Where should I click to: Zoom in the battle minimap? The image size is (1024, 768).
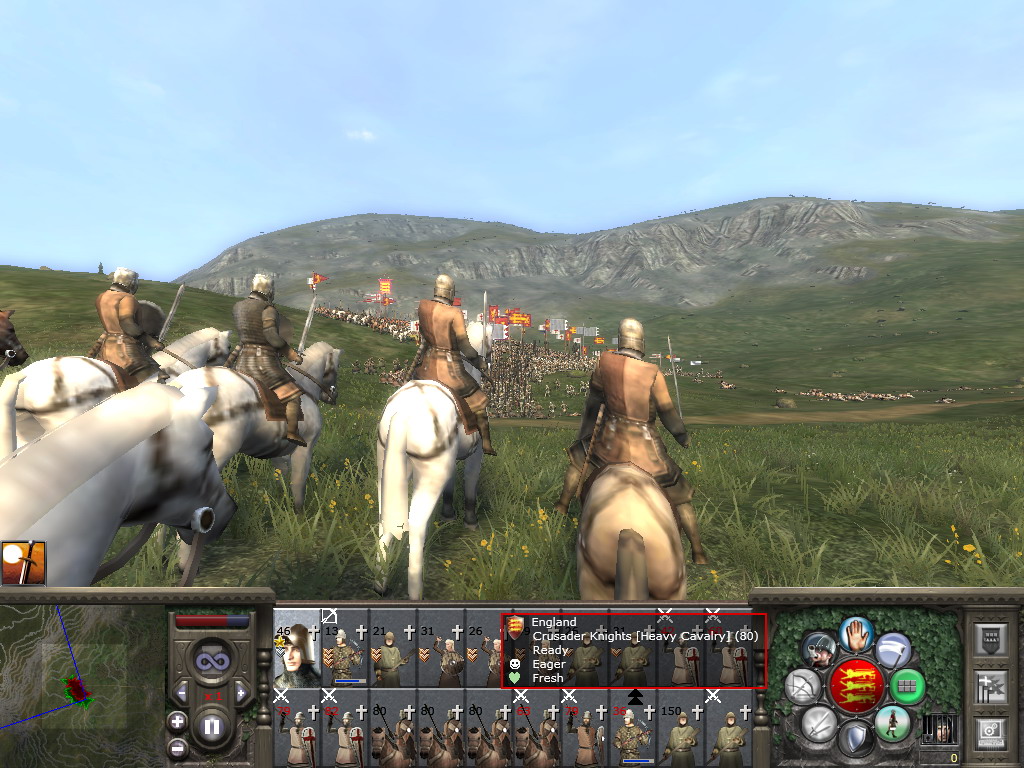tap(177, 721)
